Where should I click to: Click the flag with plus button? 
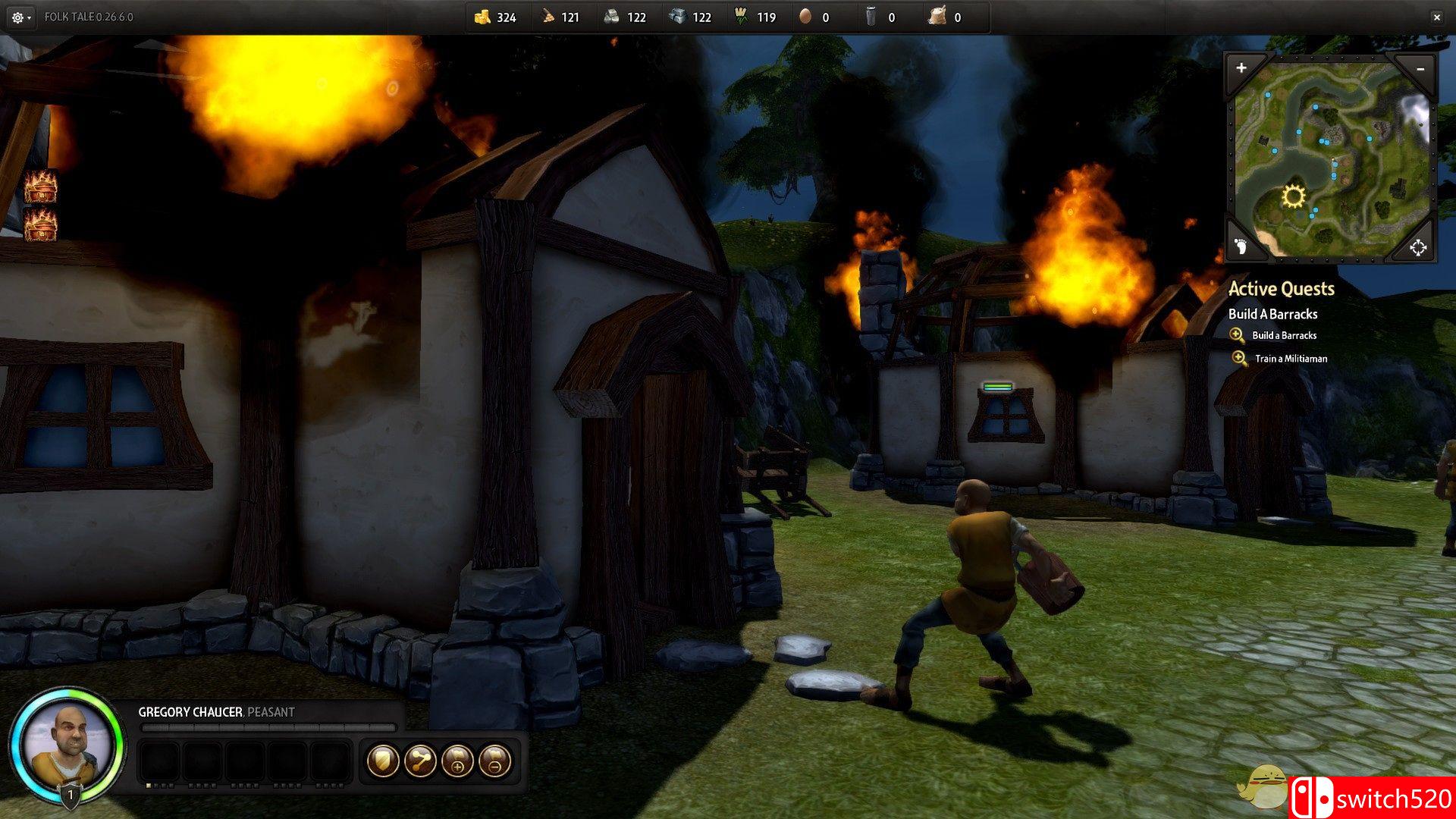pyautogui.click(x=457, y=761)
